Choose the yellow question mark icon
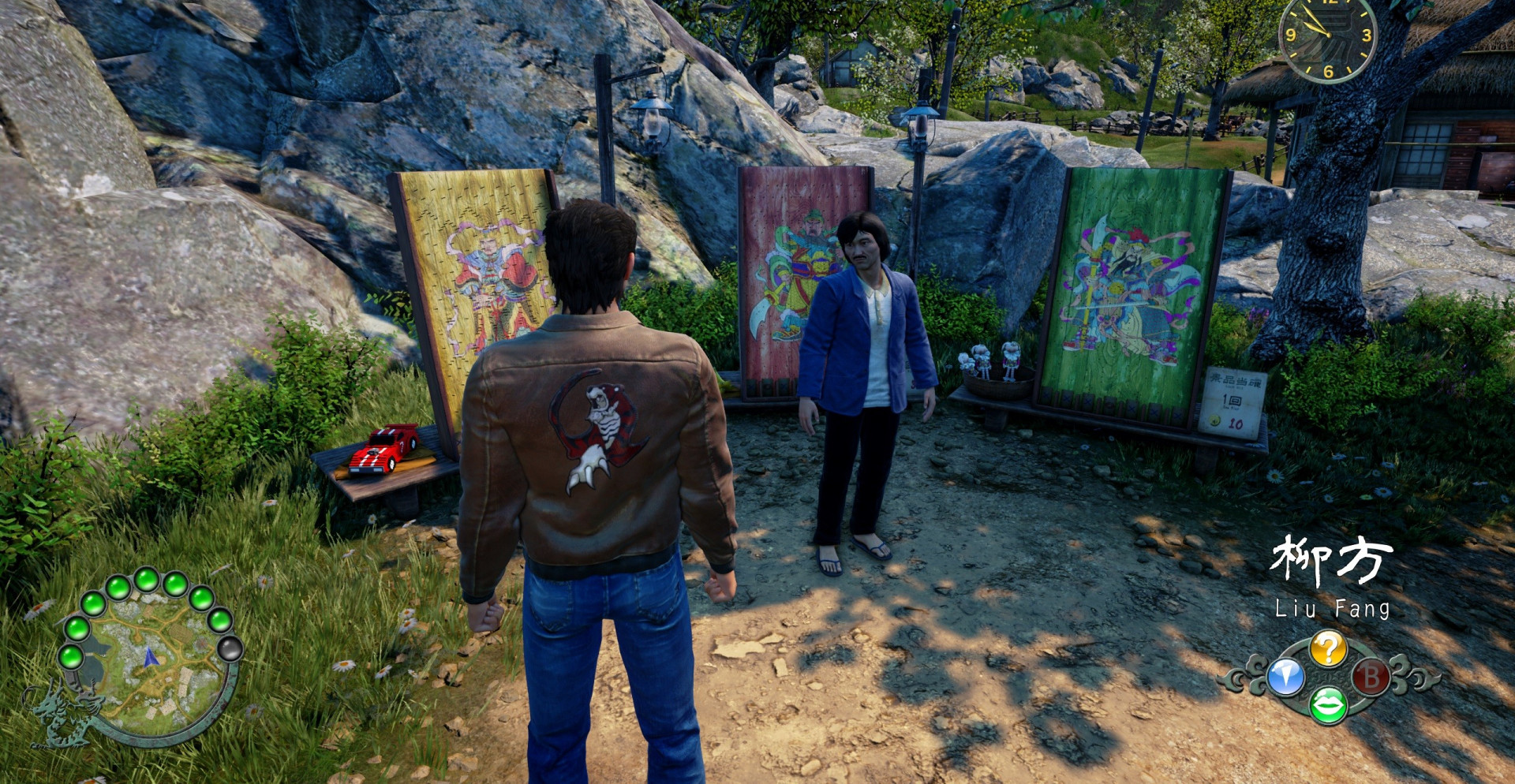Screen dimensions: 1515x784 (1328, 649)
